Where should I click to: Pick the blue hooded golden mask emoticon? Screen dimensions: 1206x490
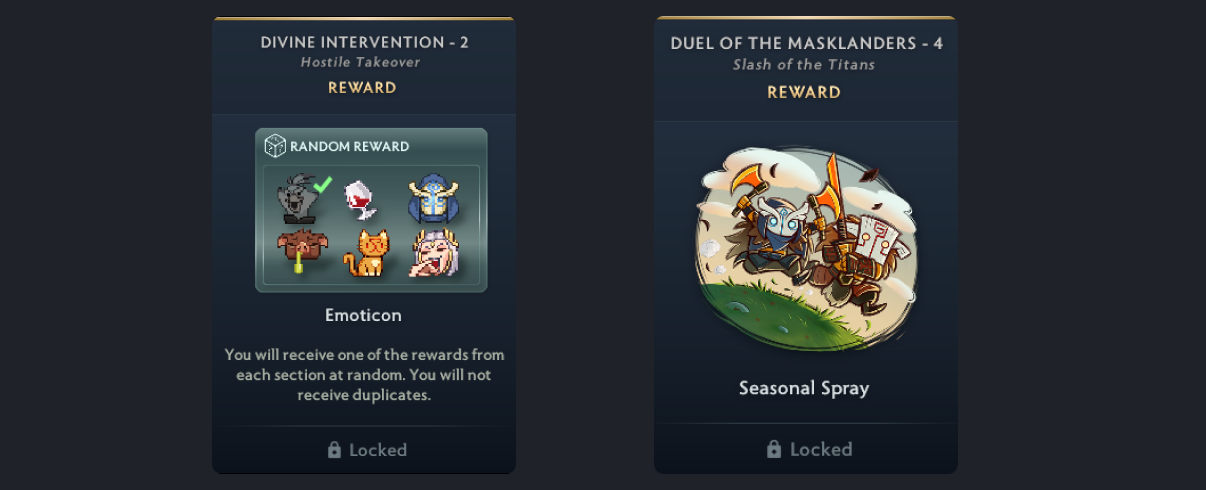click(x=432, y=200)
